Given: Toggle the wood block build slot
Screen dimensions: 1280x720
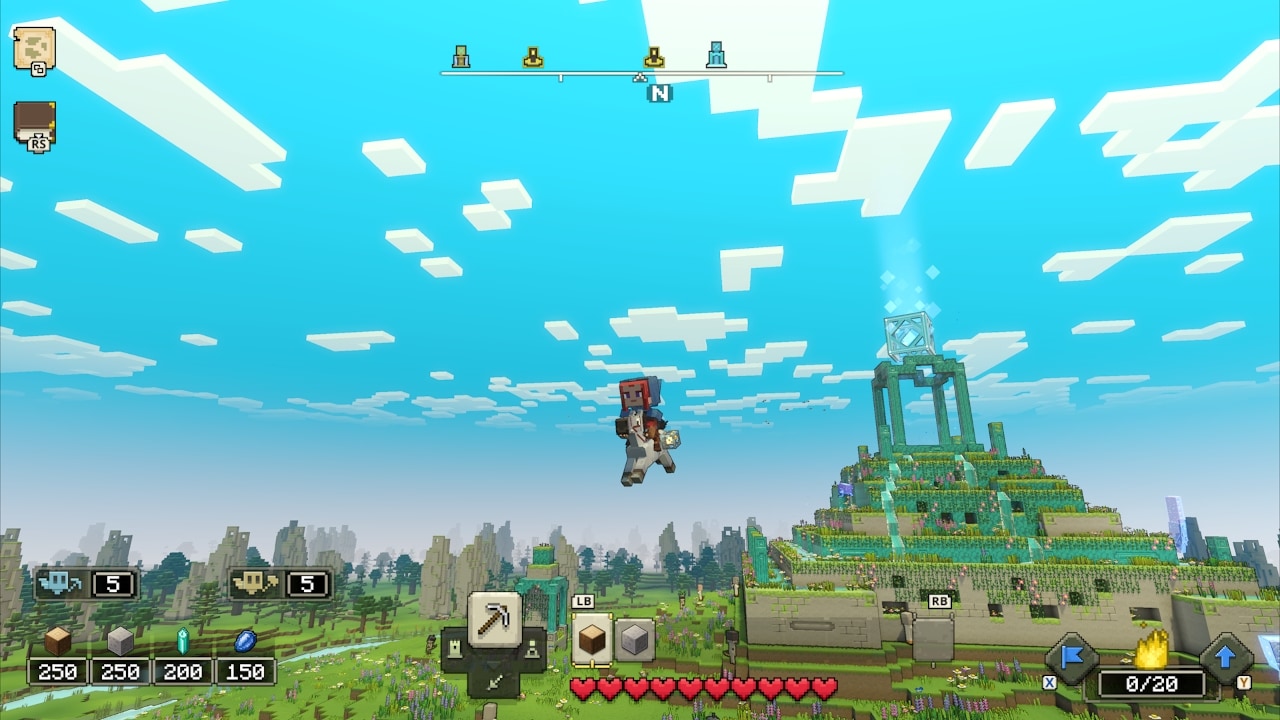Looking at the screenshot, I should 591,637.
